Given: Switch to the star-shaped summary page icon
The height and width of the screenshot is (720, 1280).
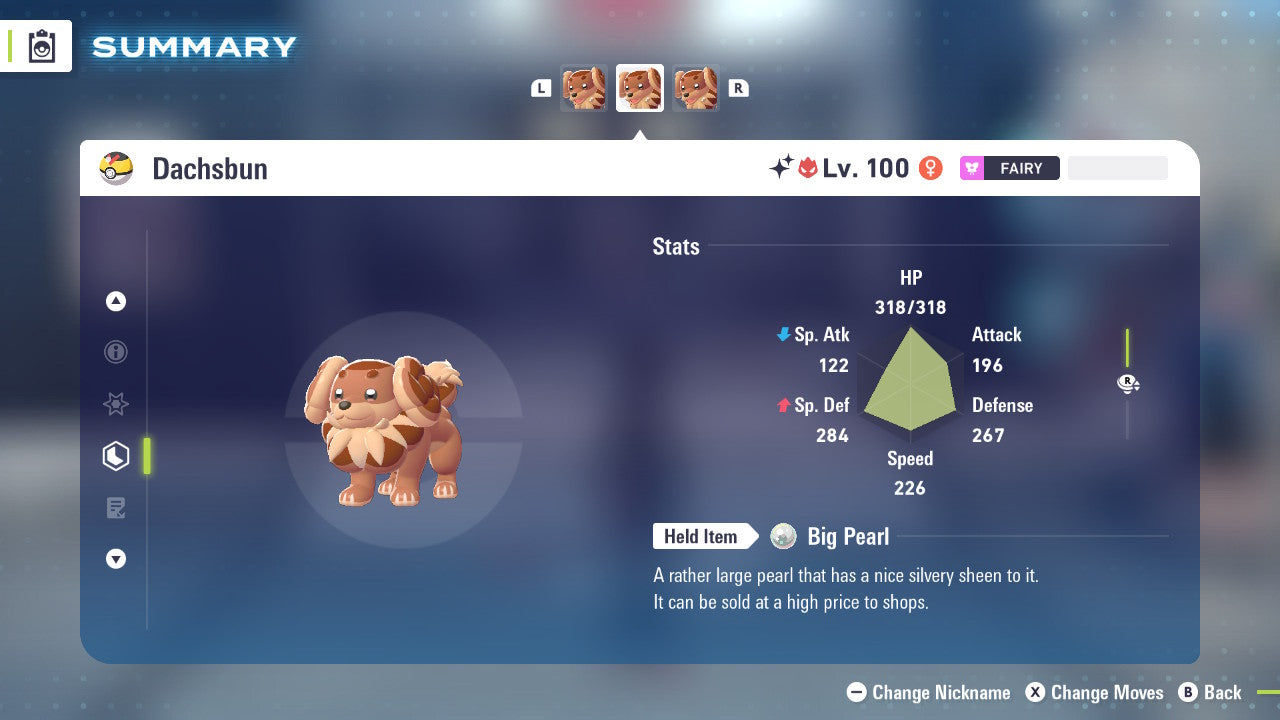Looking at the screenshot, I should (x=116, y=404).
